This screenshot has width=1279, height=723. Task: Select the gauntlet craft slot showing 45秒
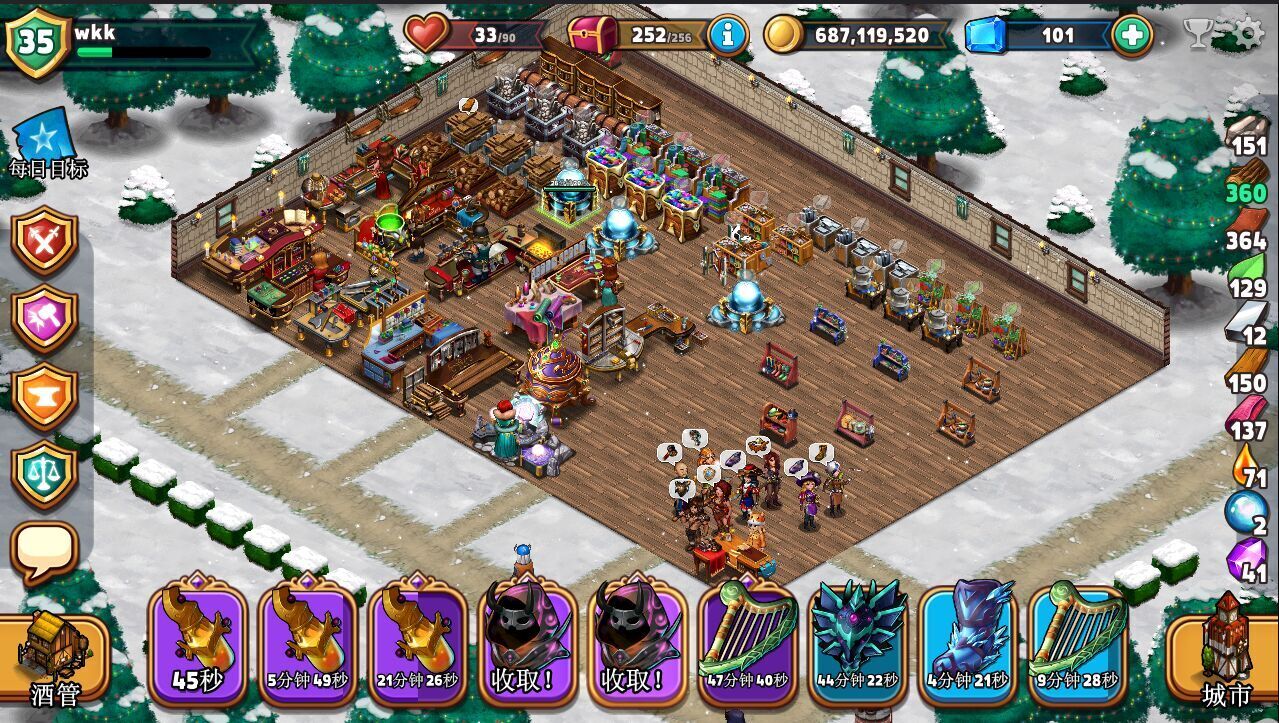[198, 642]
